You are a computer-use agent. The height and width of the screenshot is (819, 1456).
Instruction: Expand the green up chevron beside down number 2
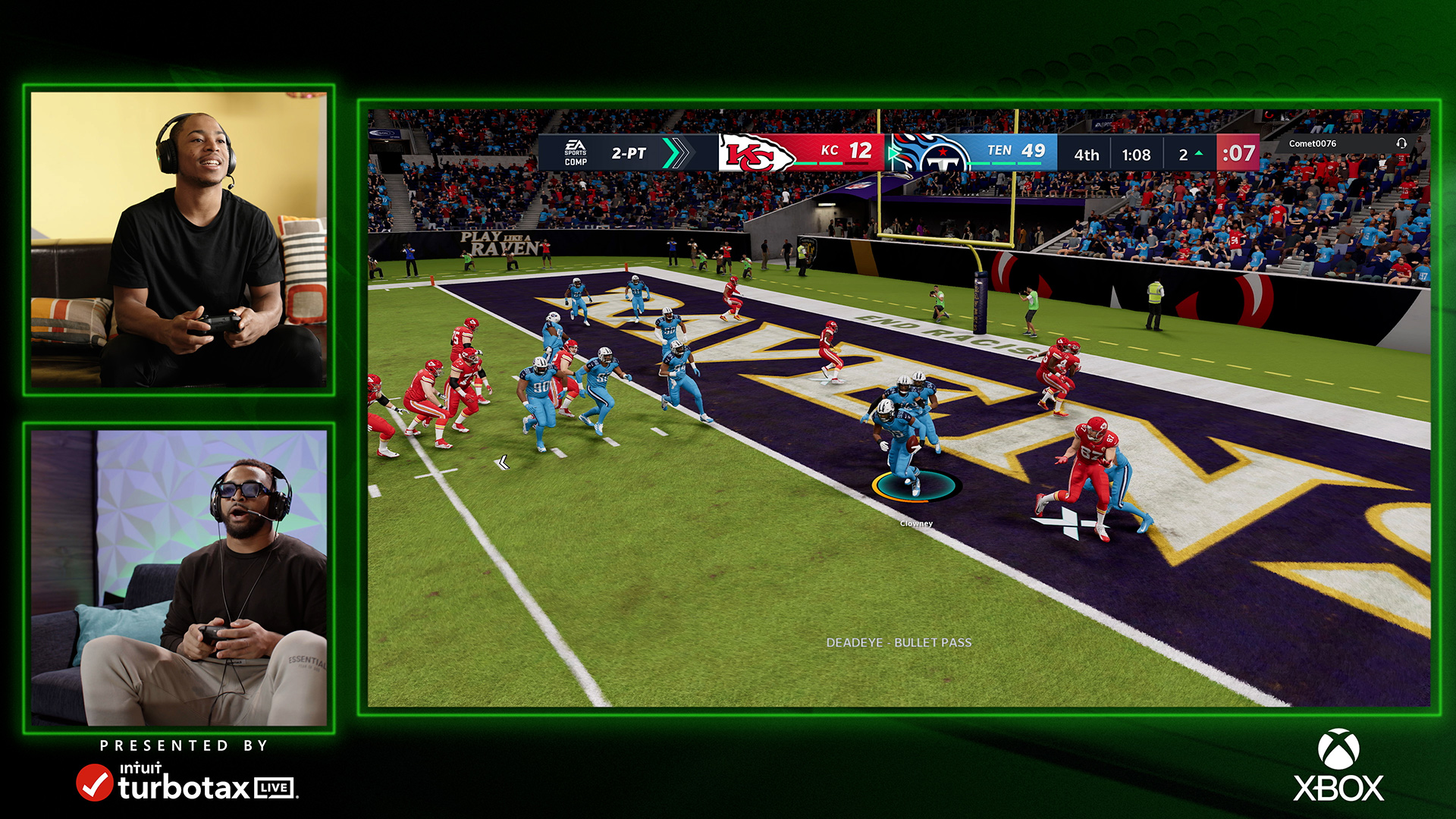1198,152
